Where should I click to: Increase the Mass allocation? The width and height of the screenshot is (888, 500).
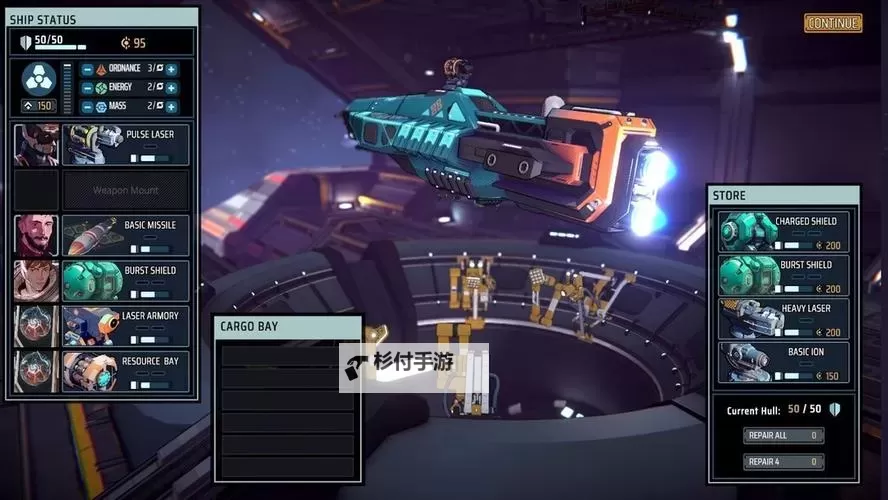pyautogui.click(x=171, y=106)
